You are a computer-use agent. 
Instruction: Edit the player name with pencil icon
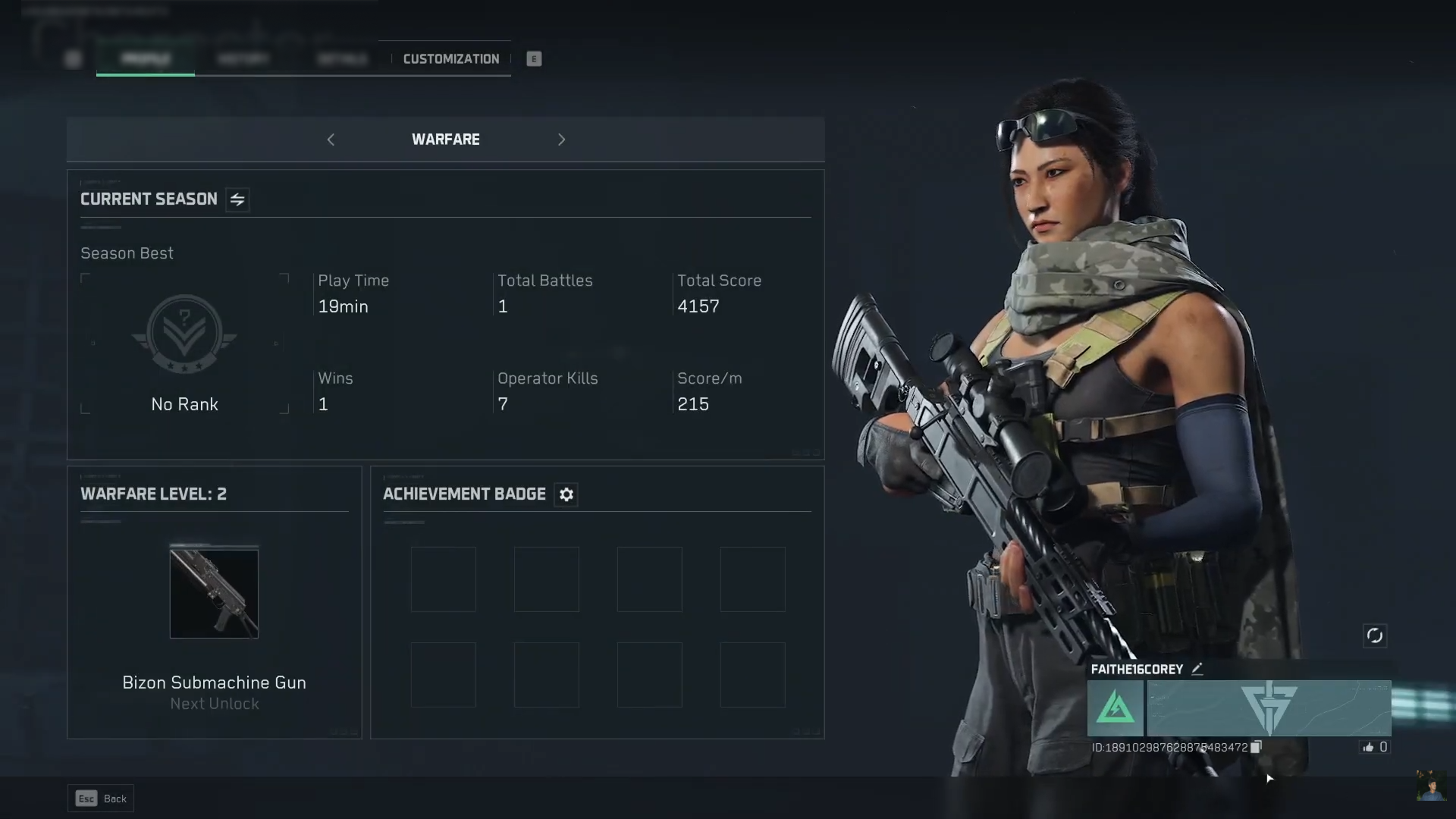[x=1197, y=669]
